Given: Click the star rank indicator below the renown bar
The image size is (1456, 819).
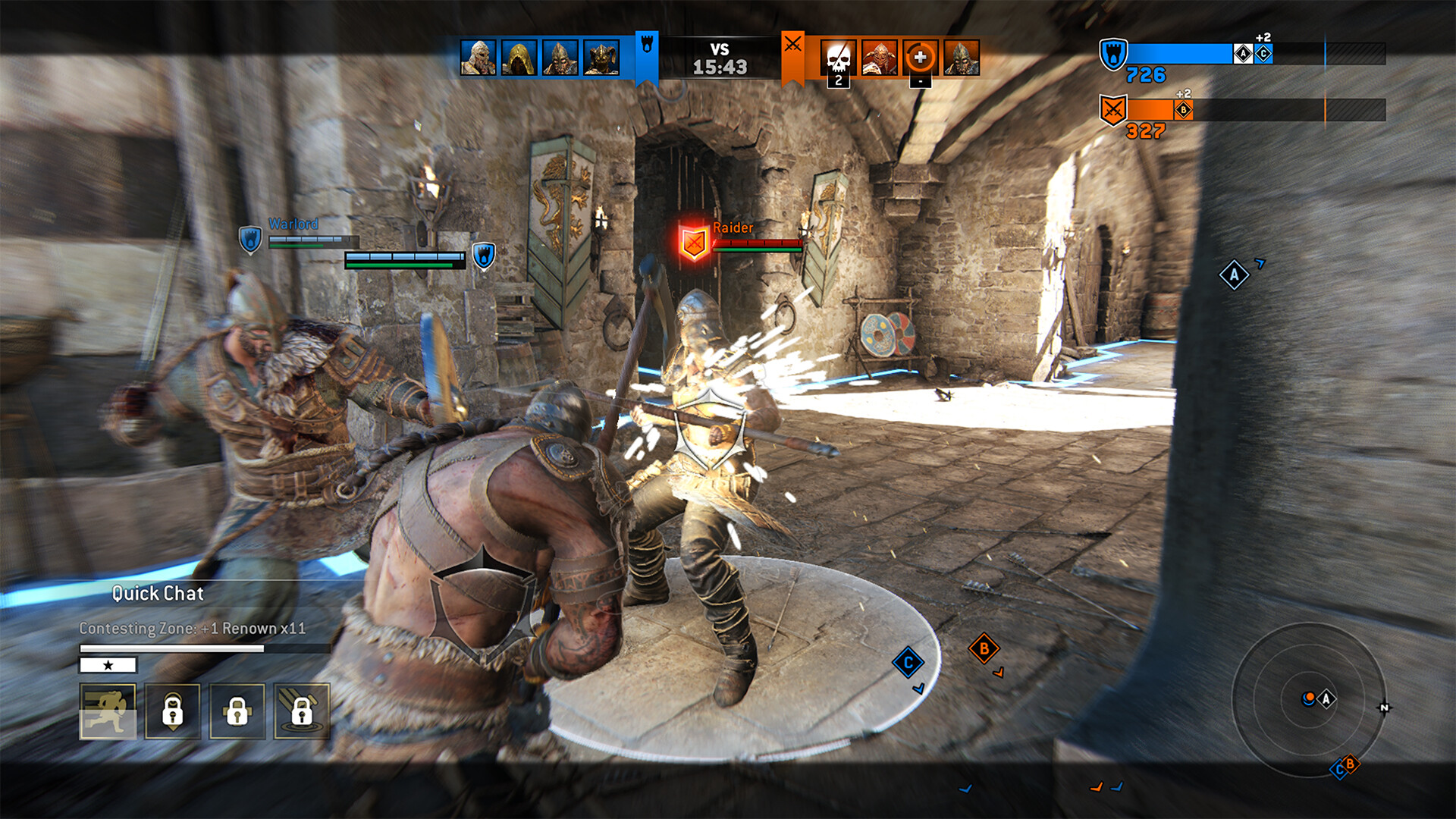Looking at the screenshot, I should coord(107,665).
